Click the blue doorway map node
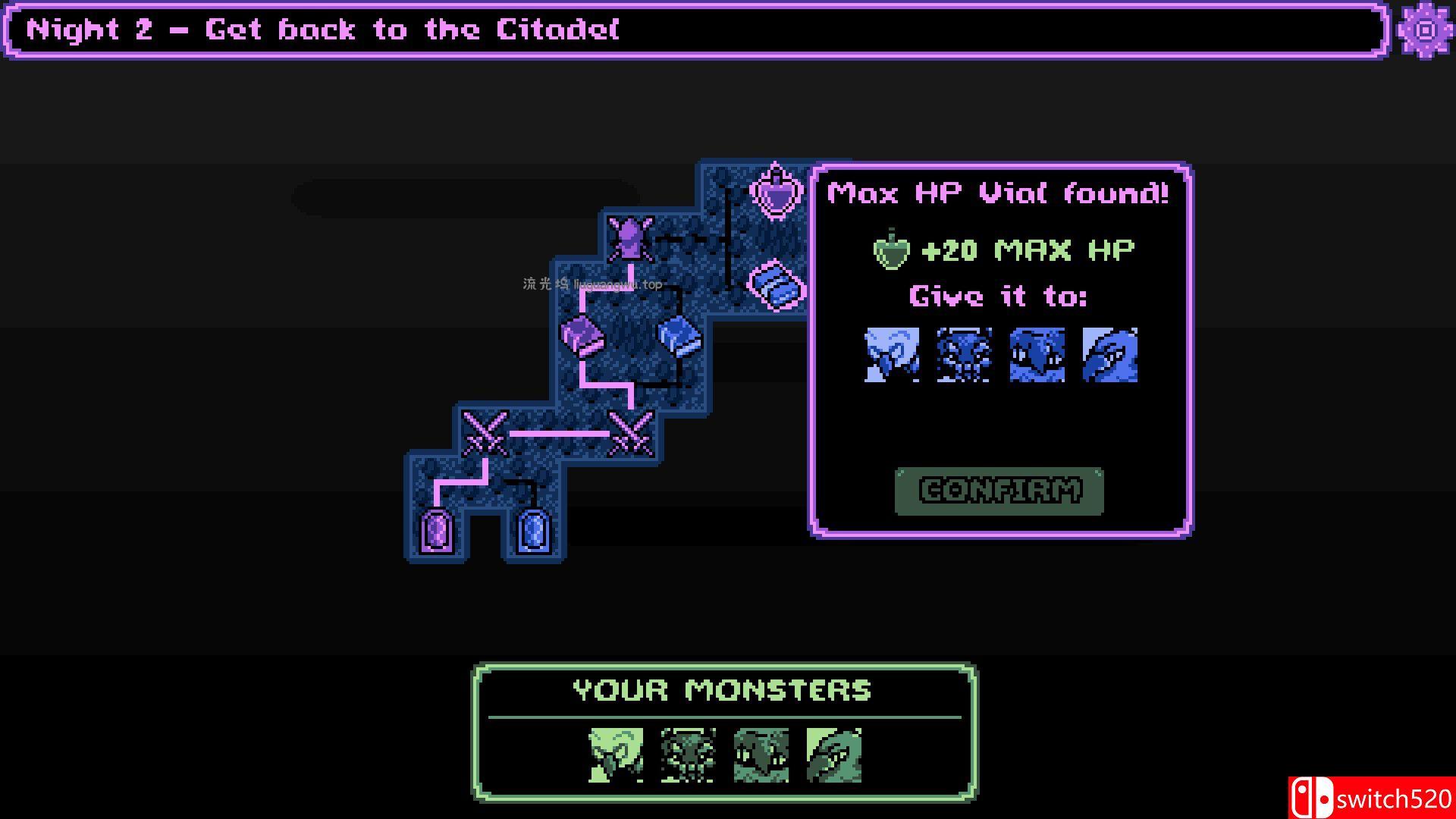This screenshot has width=1456, height=819. pos(533,530)
